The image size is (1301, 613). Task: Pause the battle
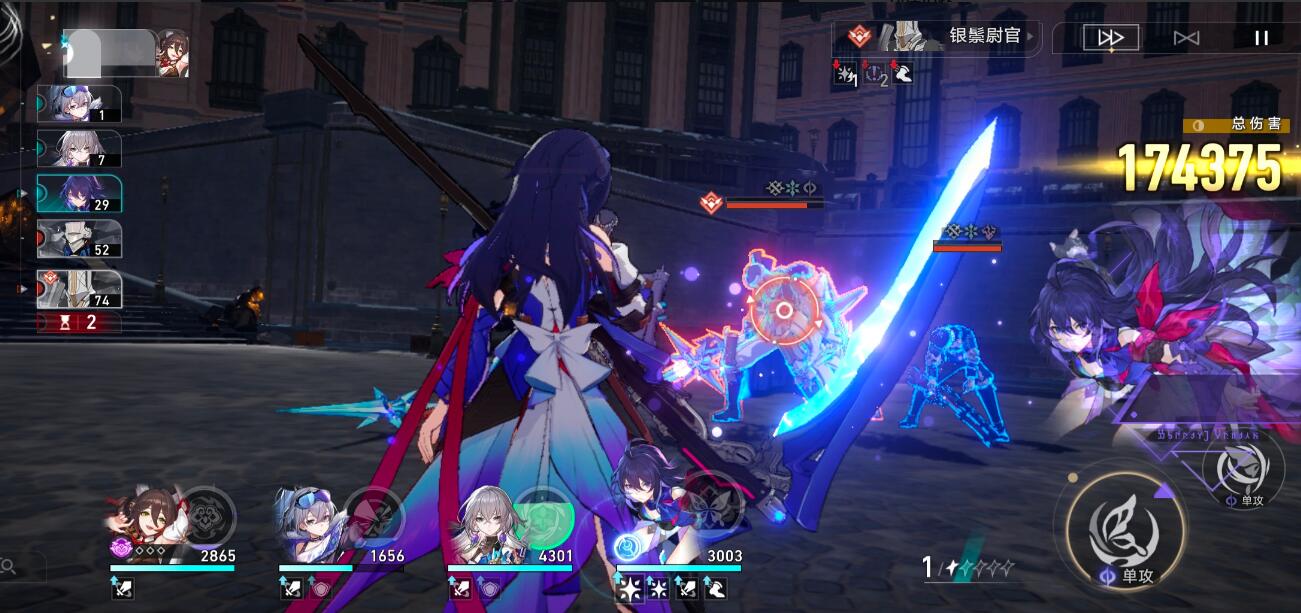click(1261, 38)
